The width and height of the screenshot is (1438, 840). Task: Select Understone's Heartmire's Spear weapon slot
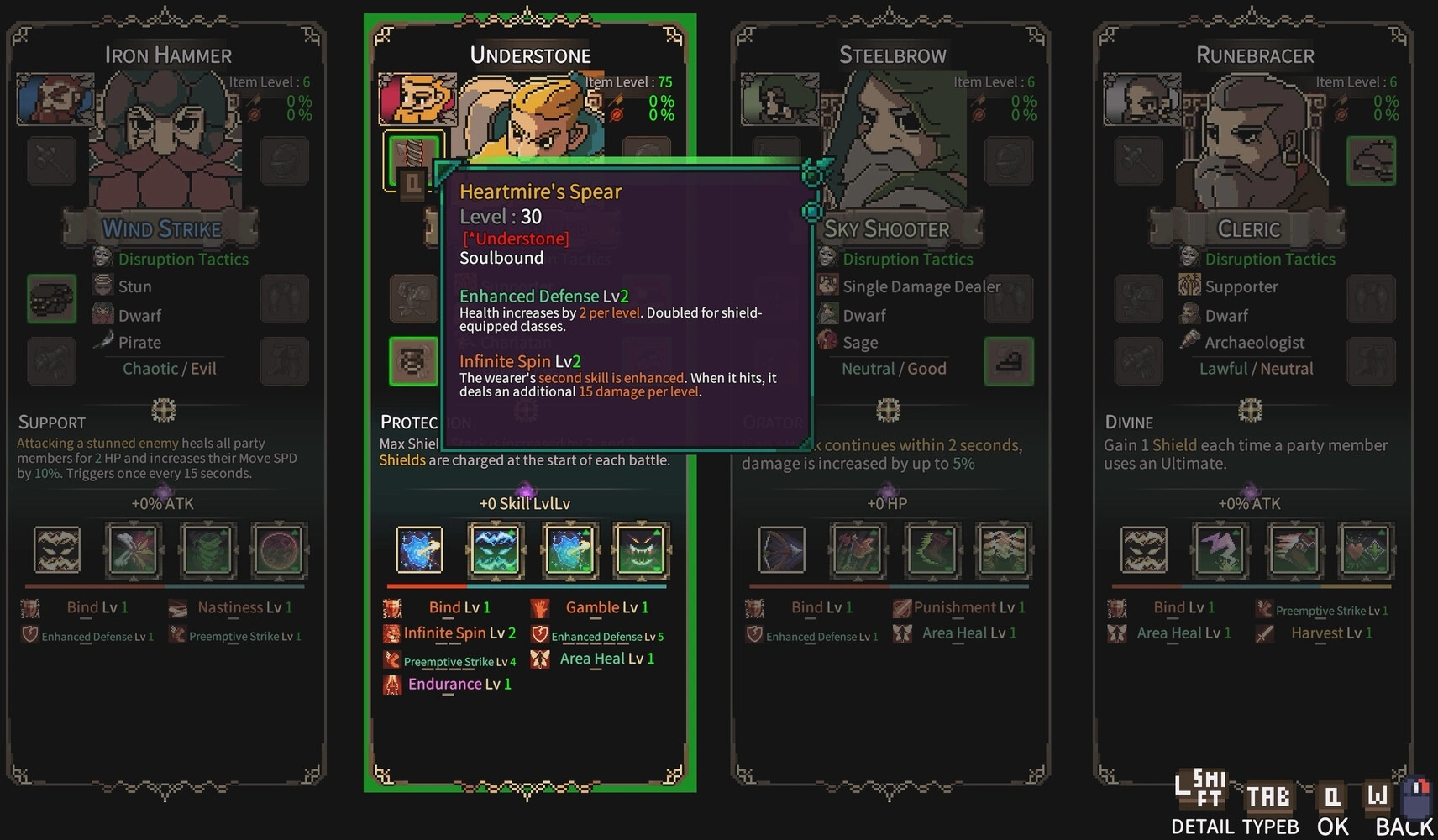(412, 160)
